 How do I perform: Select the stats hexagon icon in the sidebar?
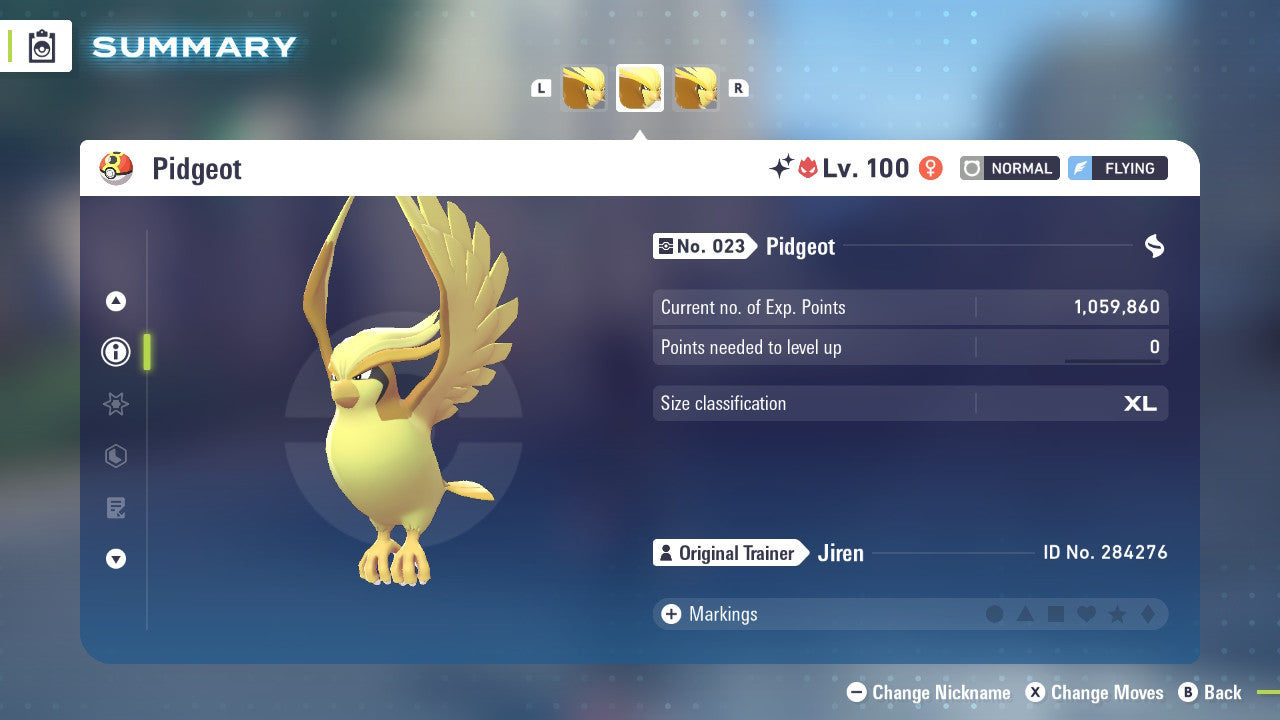[x=115, y=456]
